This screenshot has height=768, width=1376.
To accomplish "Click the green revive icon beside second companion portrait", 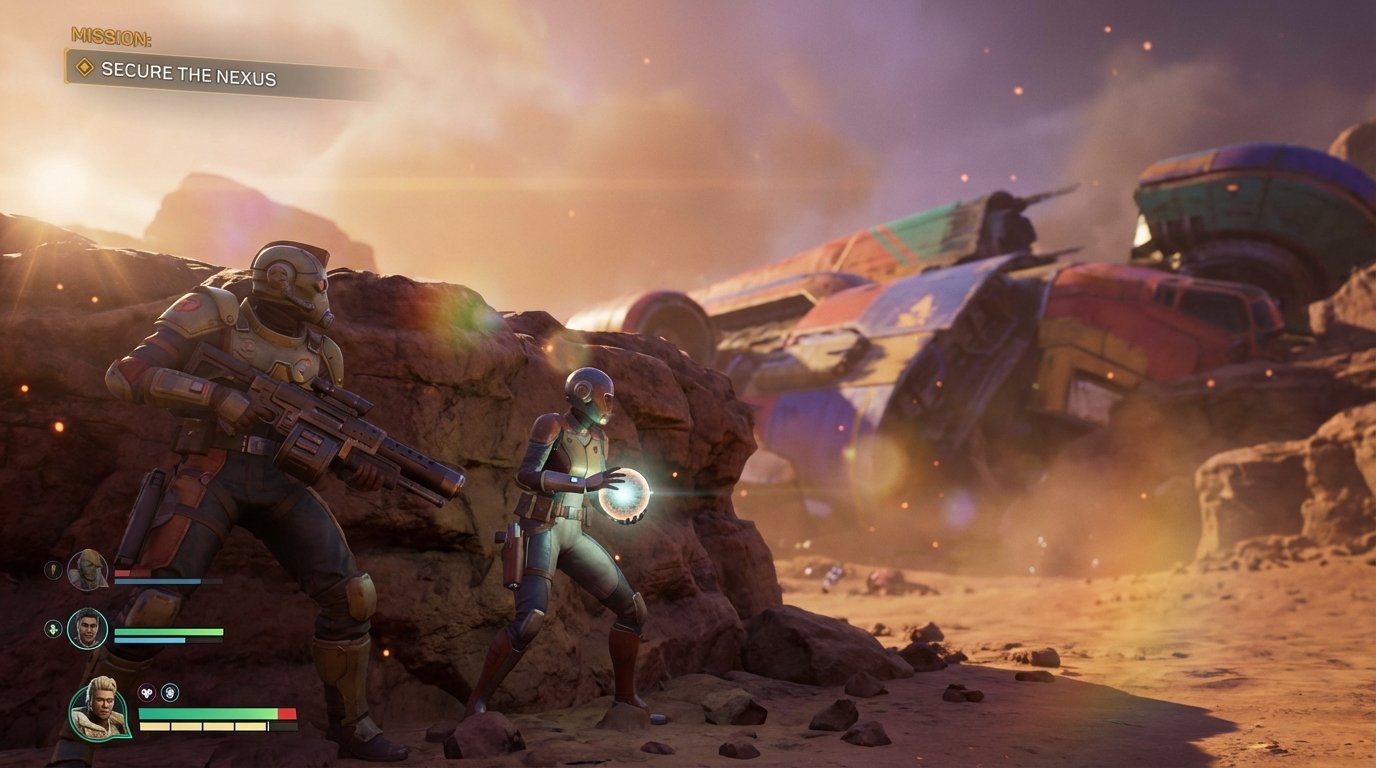I will pos(53,627).
